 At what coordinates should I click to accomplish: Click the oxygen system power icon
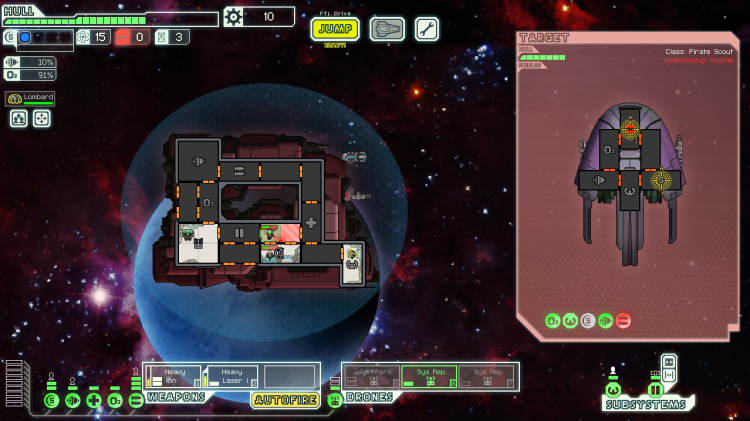tap(115, 400)
